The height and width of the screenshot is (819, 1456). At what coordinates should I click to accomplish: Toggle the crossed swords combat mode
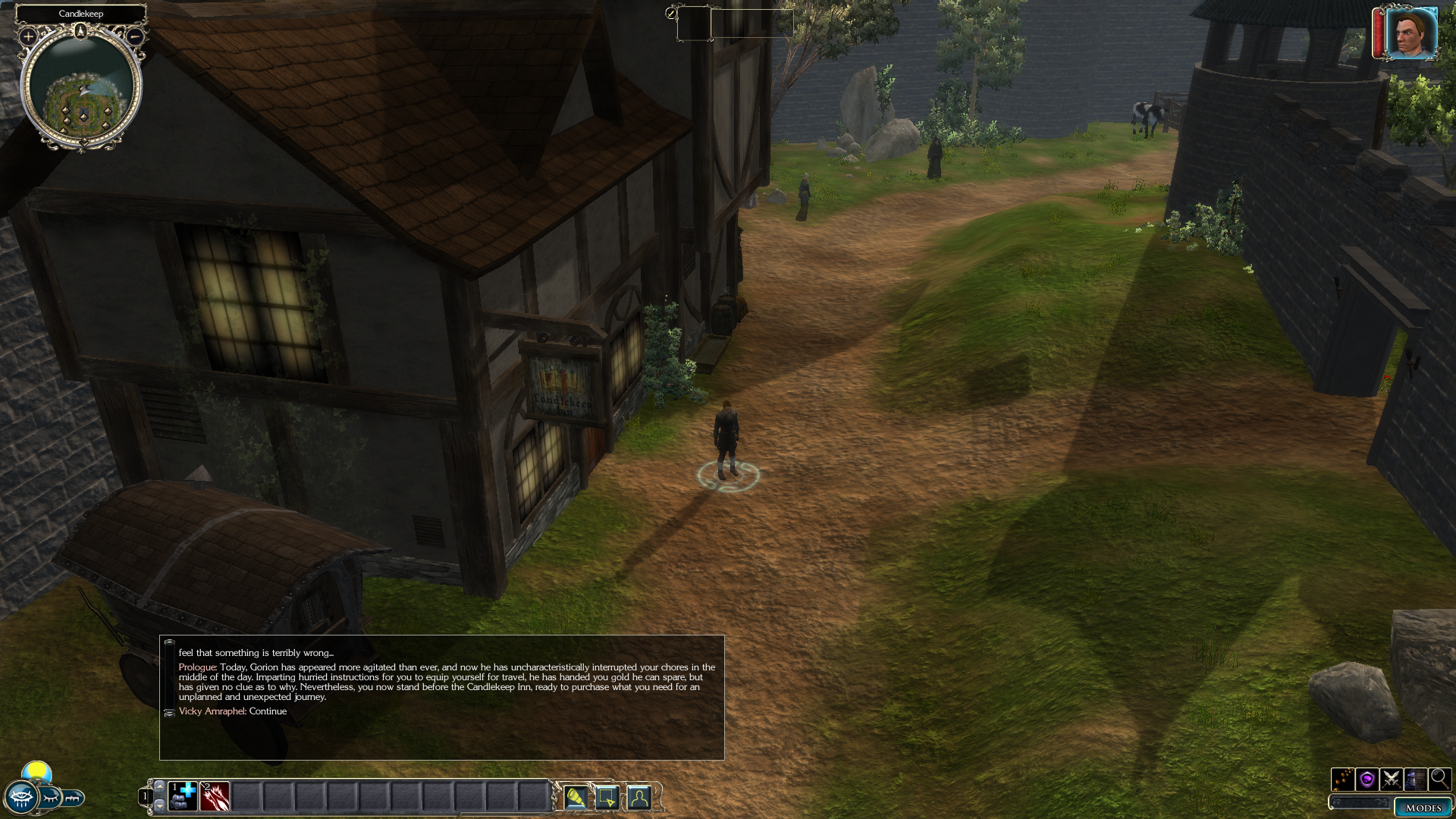1391,779
